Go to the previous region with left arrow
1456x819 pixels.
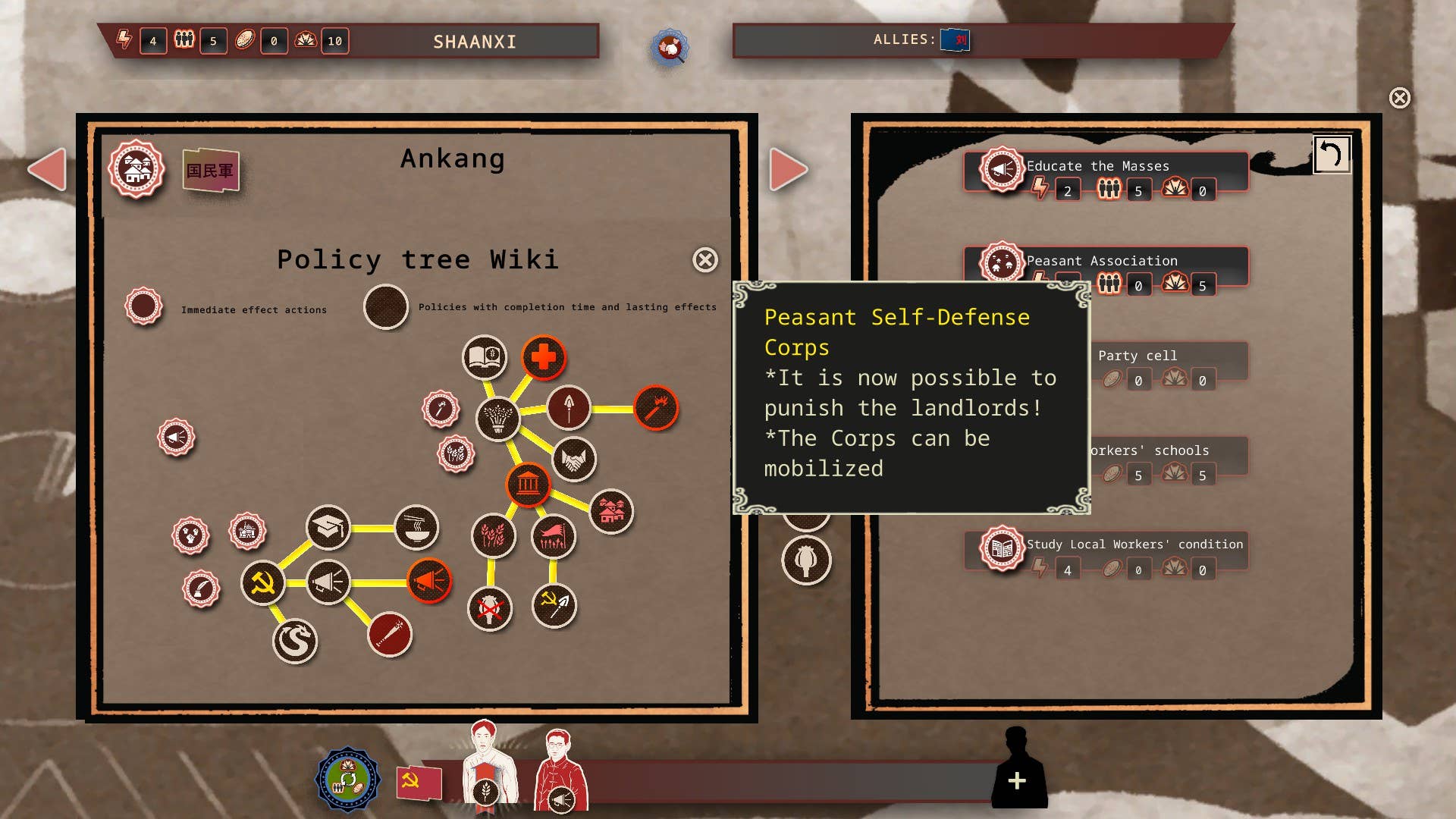[47, 169]
